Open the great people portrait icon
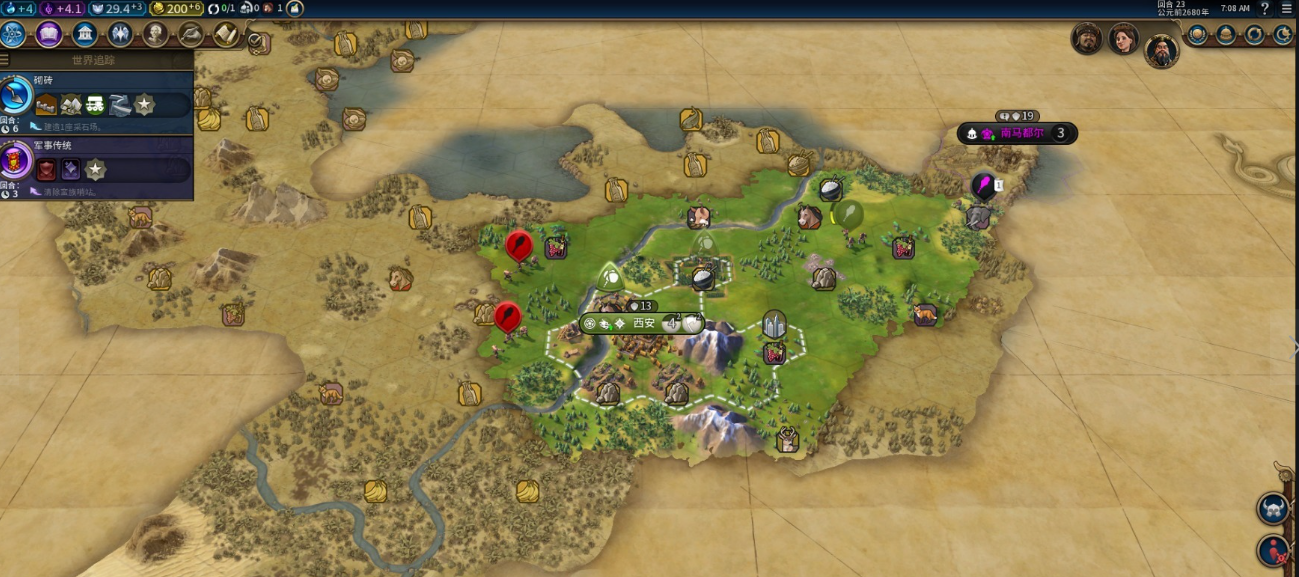 [x=155, y=34]
